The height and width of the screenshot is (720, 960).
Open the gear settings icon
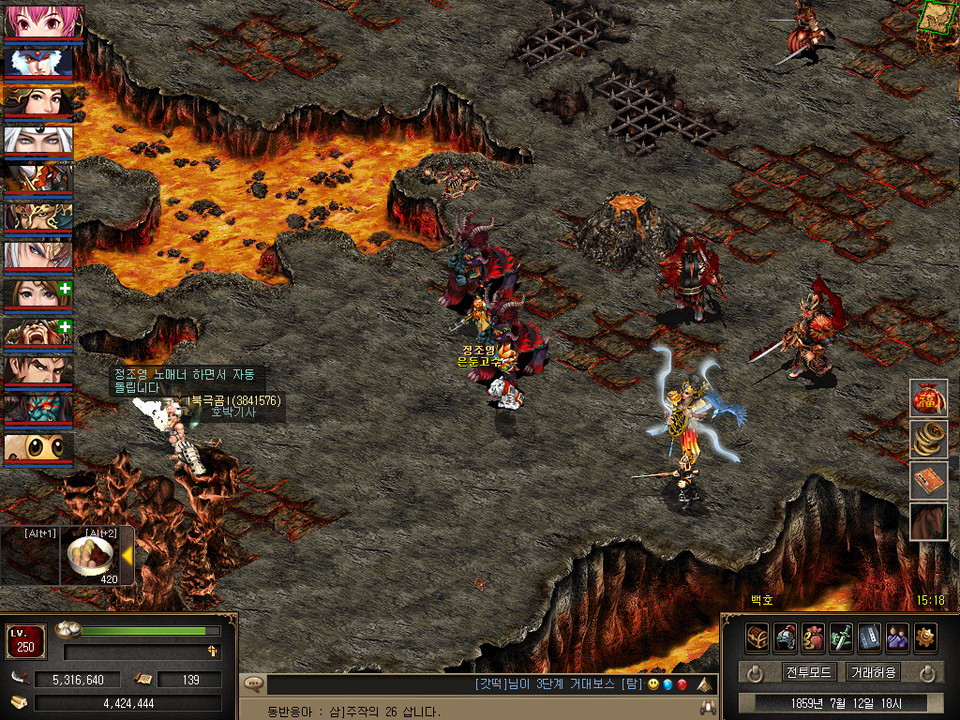(925, 637)
